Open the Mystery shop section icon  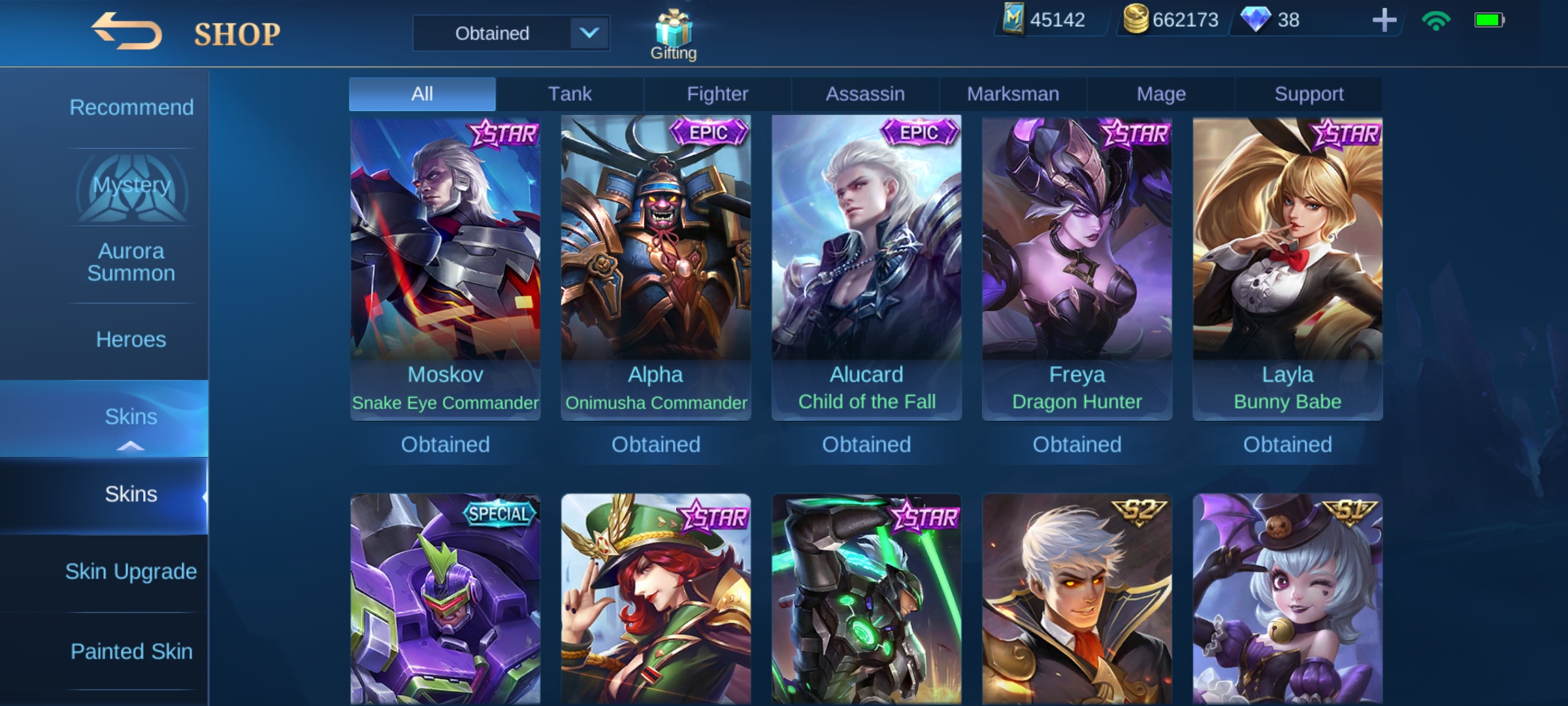coord(131,186)
